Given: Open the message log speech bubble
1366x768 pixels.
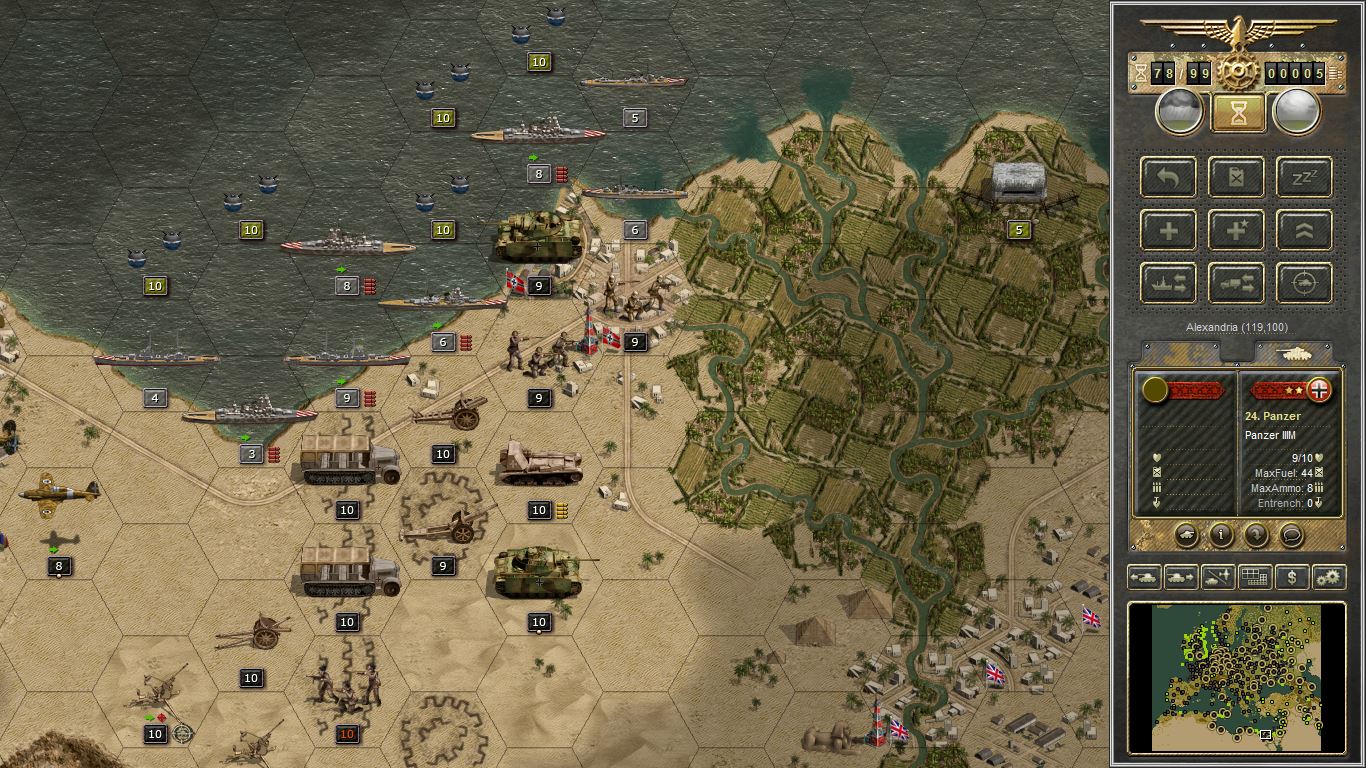Looking at the screenshot, I should tap(1290, 535).
